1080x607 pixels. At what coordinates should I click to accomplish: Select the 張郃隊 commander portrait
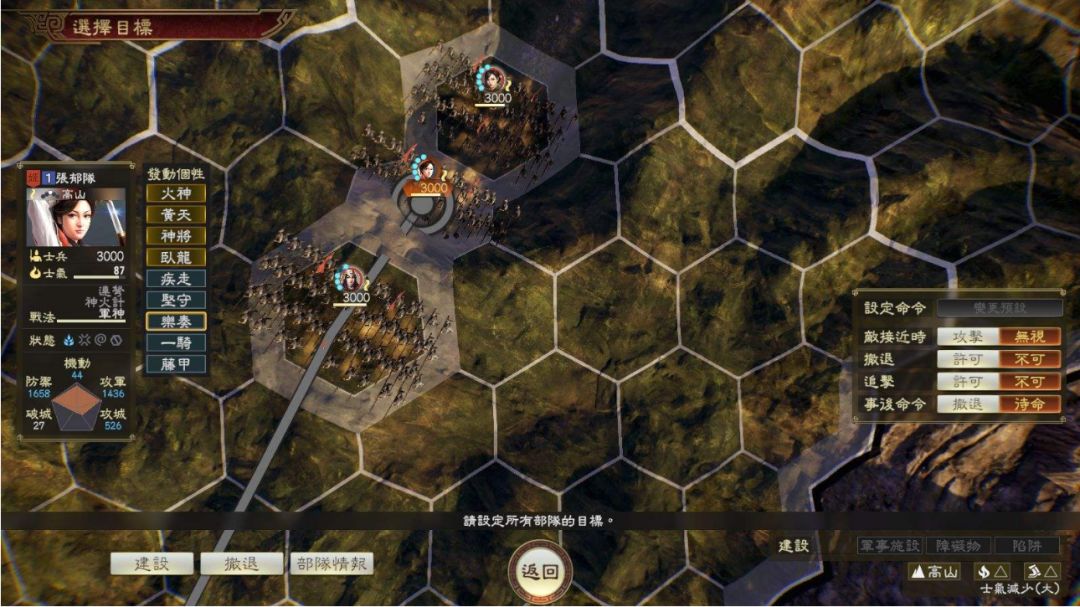tap(76, 217)
